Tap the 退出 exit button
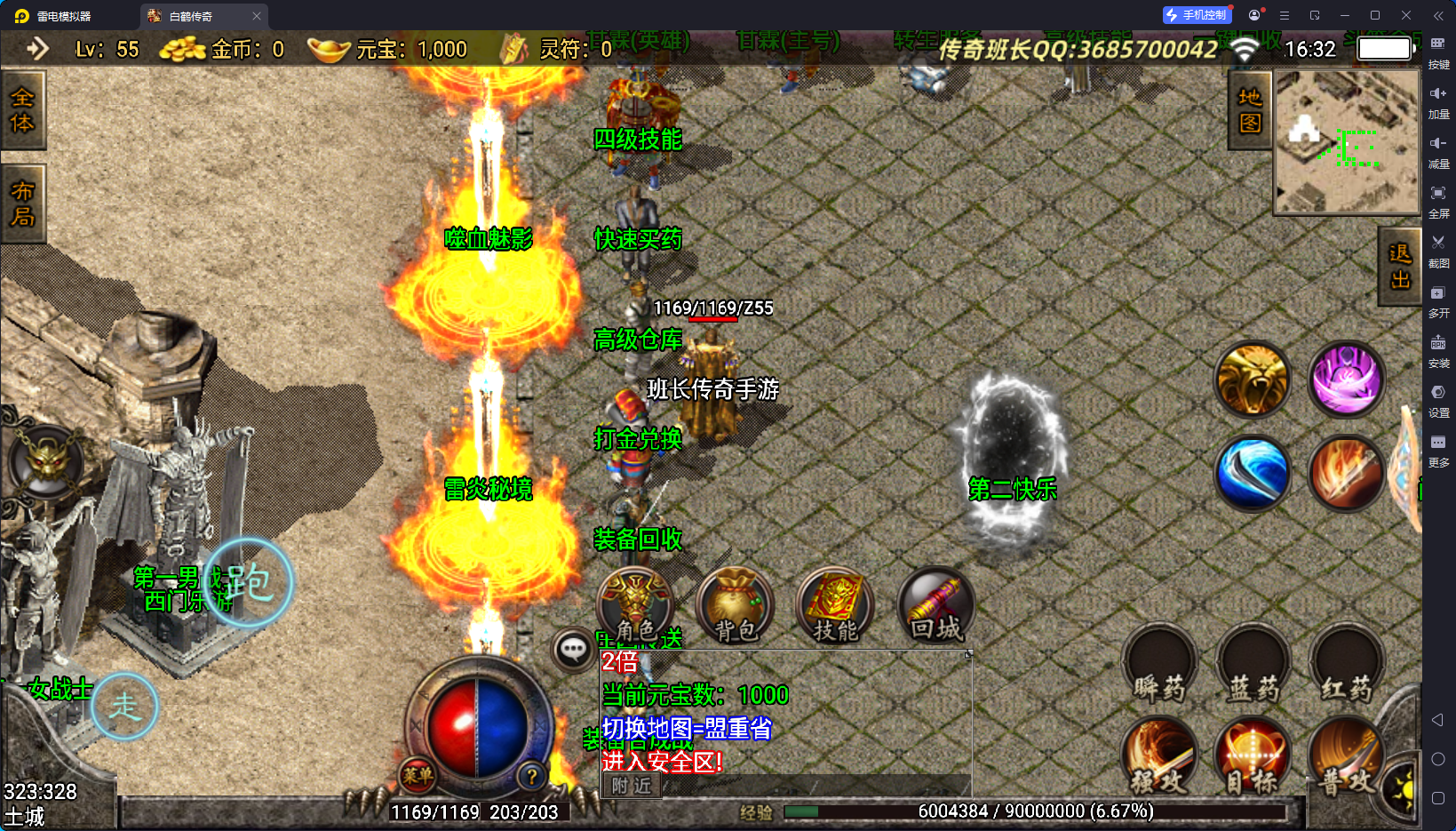This screenshot has height=831, width=1456. point(1399,267)
